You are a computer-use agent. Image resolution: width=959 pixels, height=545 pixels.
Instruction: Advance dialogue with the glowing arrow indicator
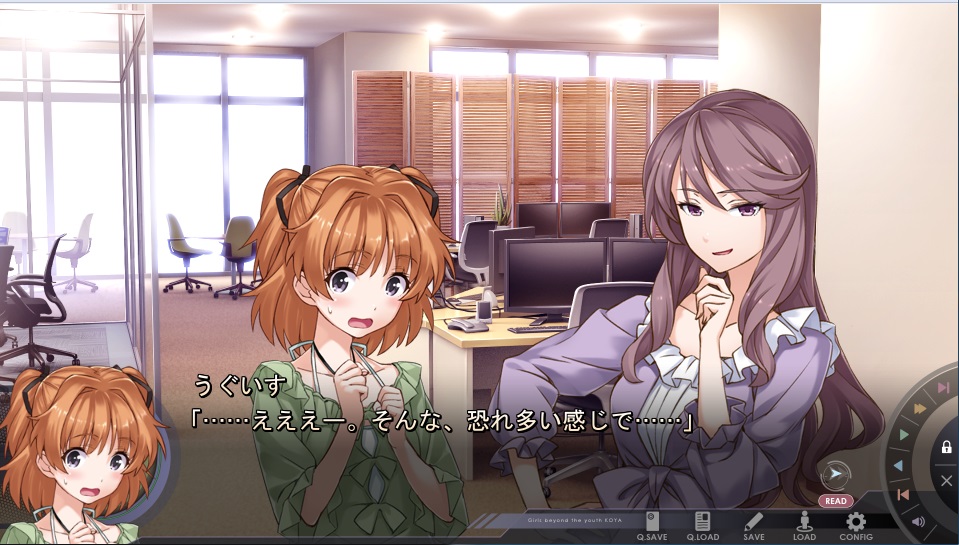point(834,474)
